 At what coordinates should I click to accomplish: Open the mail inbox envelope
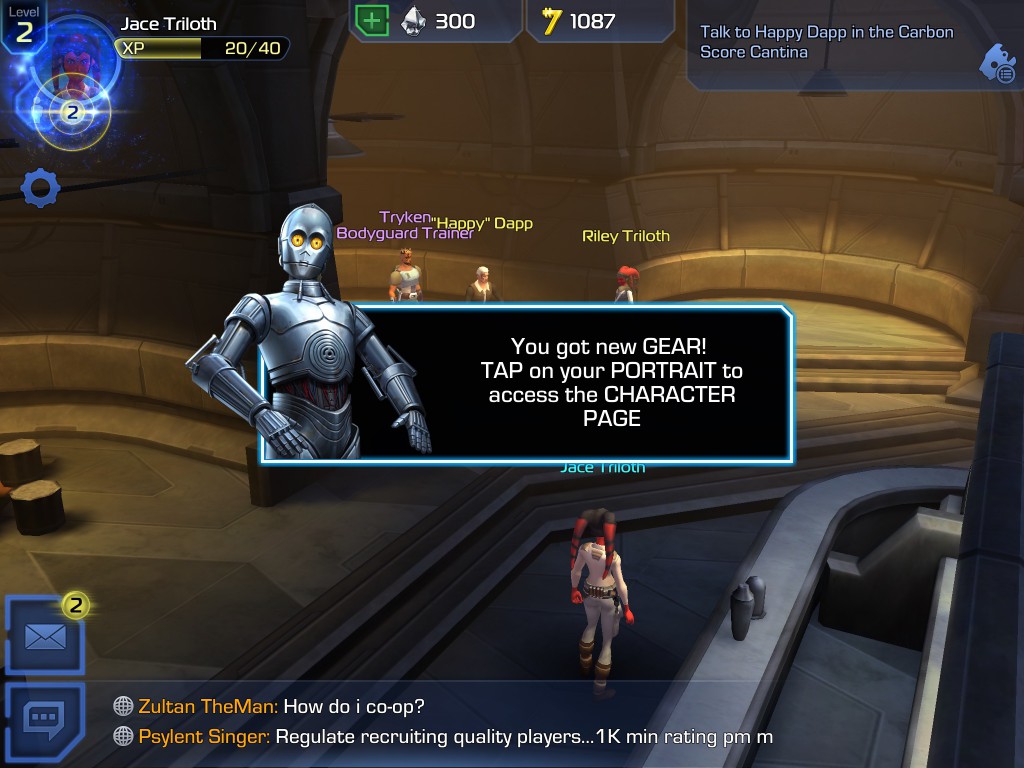point(45,636)
